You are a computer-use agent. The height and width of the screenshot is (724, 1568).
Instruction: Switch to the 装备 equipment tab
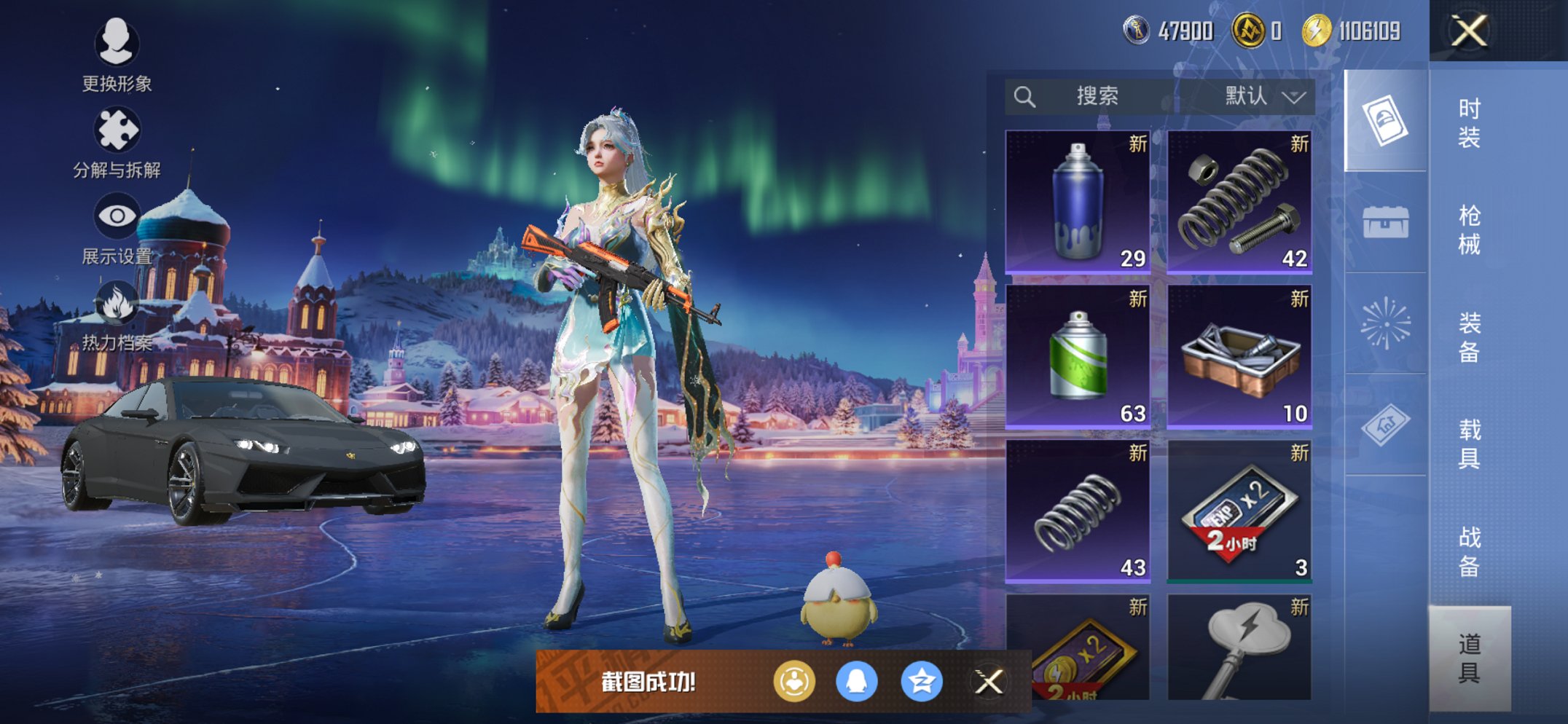click(1469, 337)
